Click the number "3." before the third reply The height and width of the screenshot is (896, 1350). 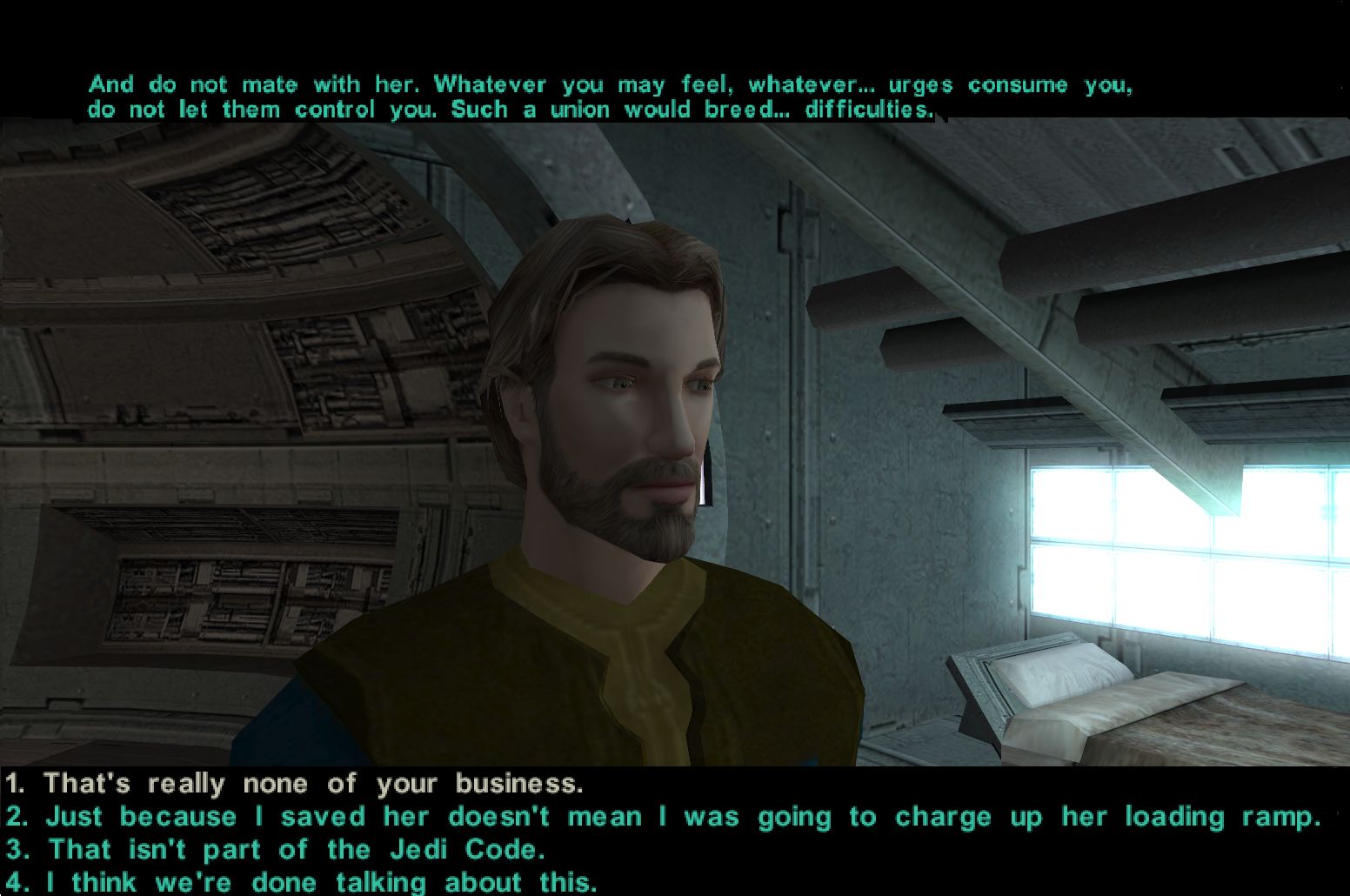[x=16, y=849]
